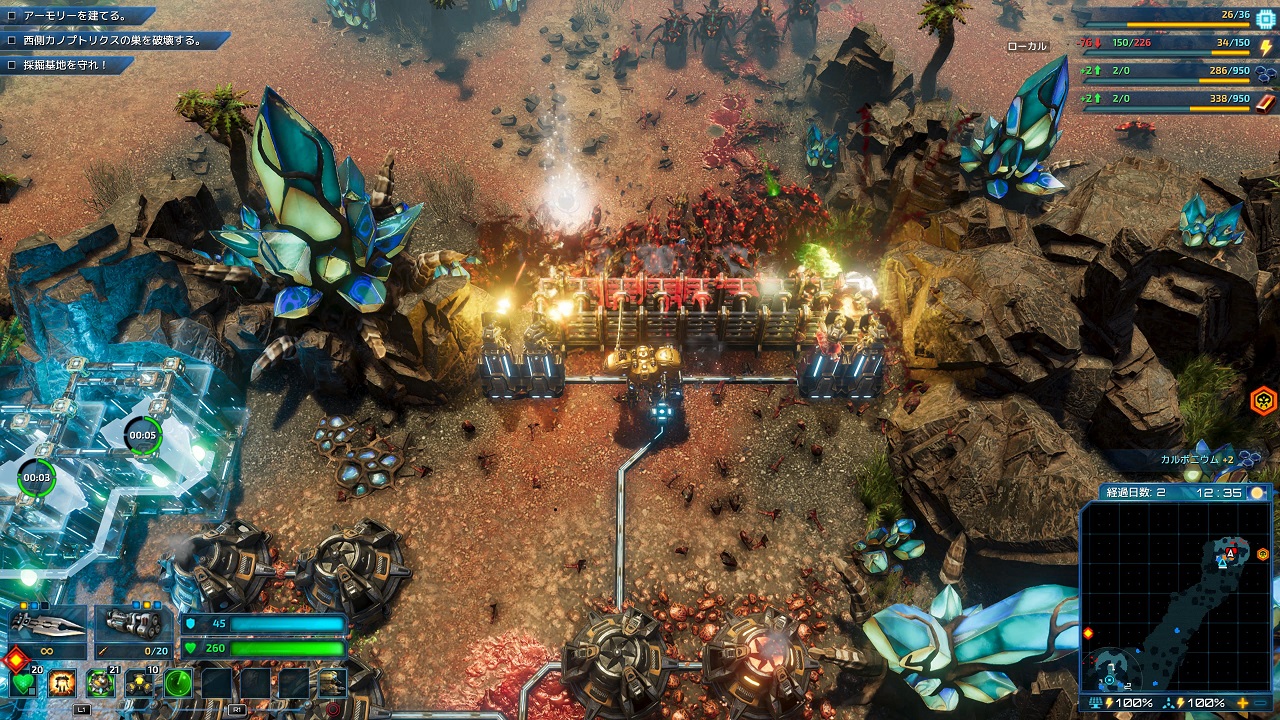Select the blade melee weapon slot
Screen dimensions: 1280x720
click(48, 626)
